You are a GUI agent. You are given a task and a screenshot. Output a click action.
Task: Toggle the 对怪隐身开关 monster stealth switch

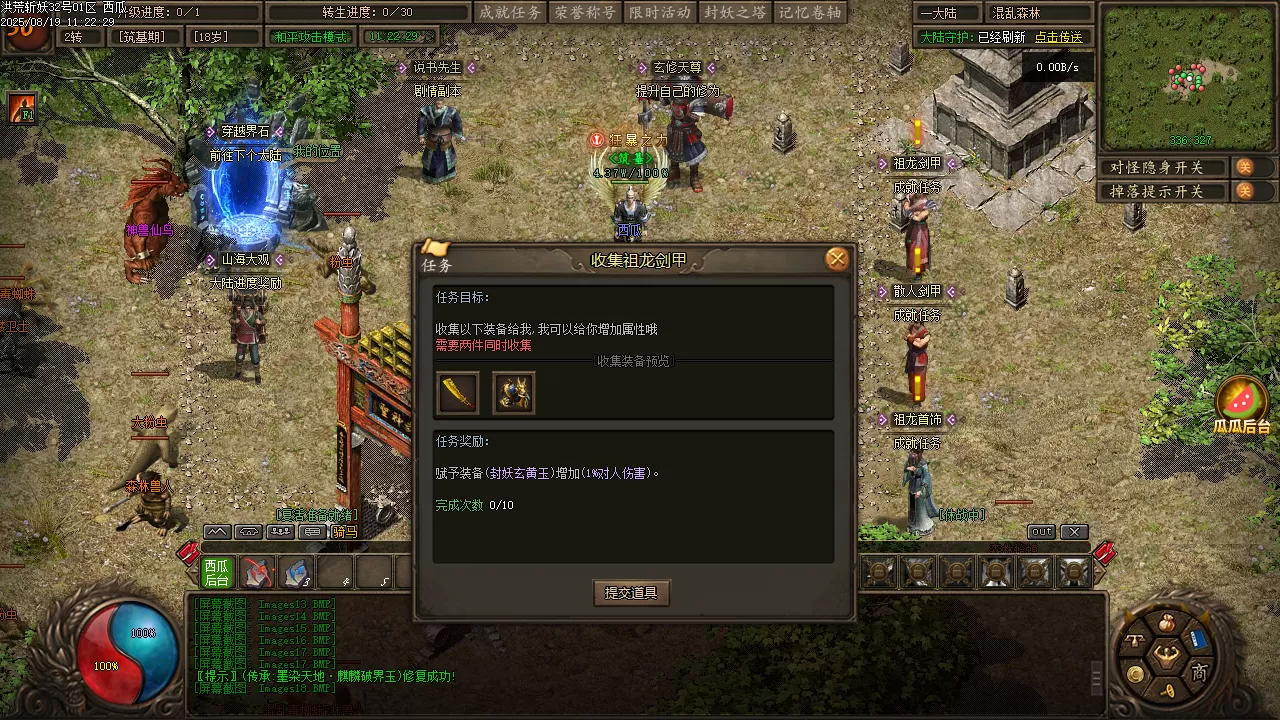(1244, 167)
